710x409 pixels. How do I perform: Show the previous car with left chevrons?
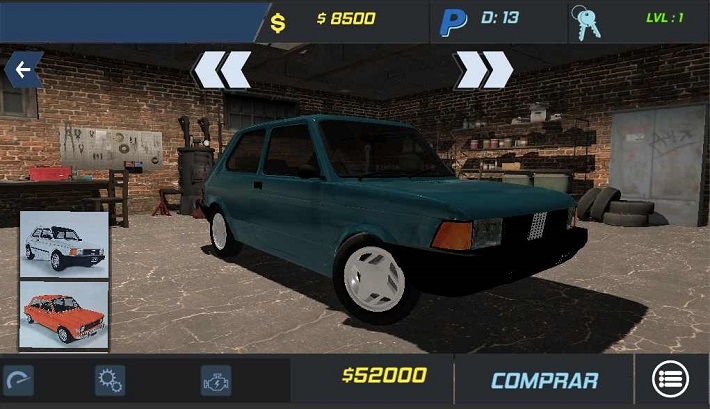[221, 70]
